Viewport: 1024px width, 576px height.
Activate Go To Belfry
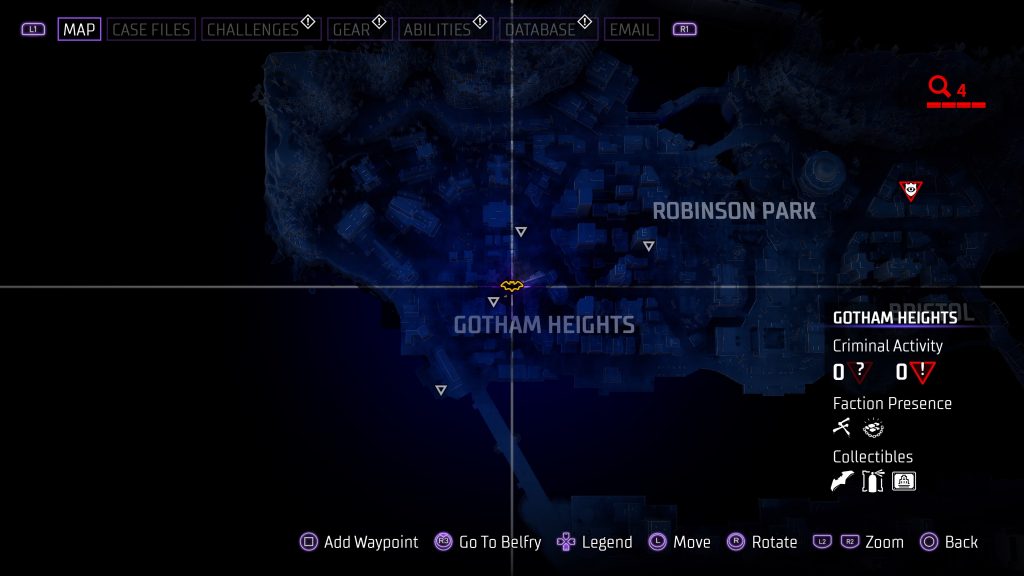488,542
